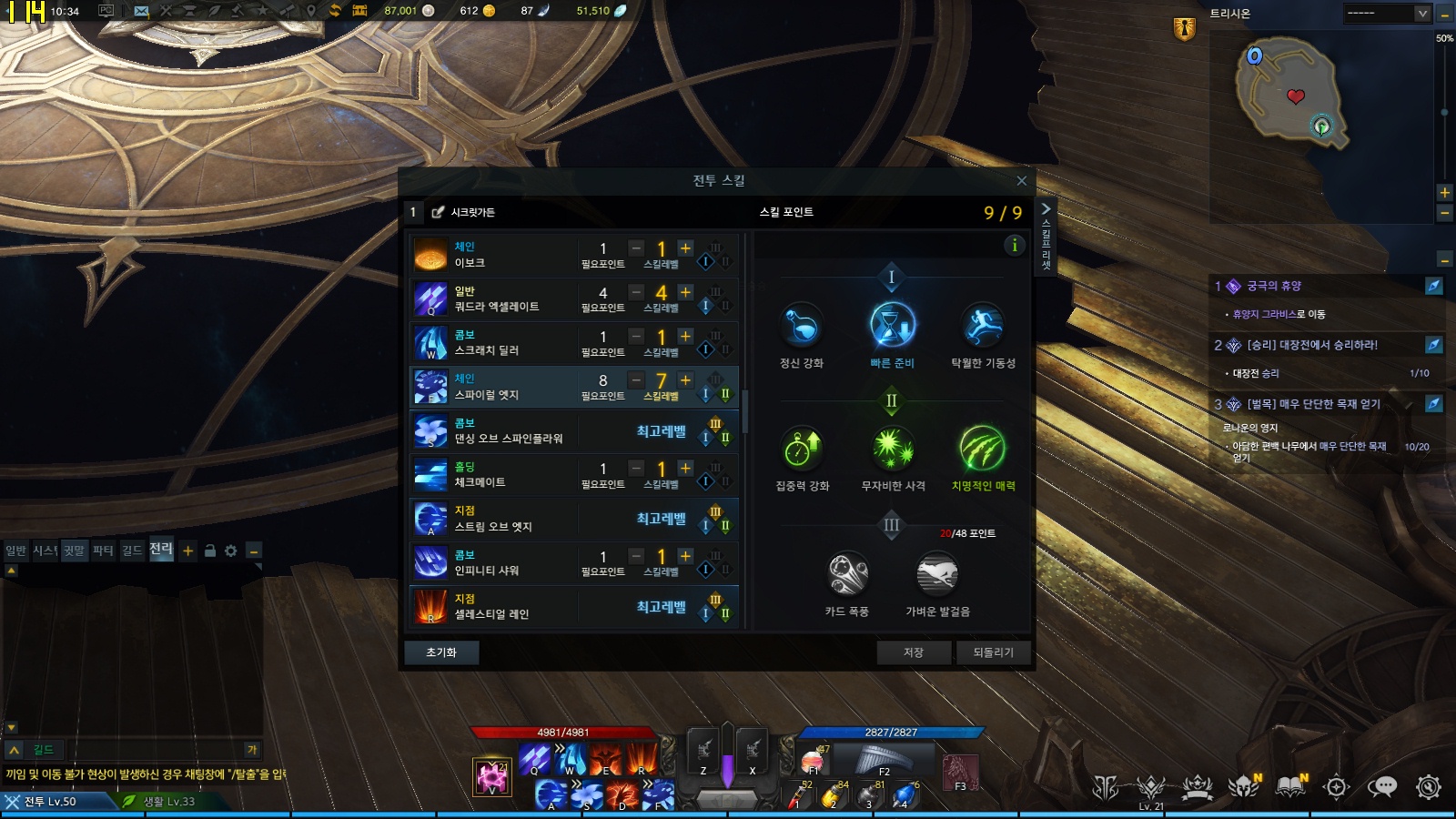Image resolution: width=1456 pixels, height=819 pixels.
Task: Open the skill info button
Action: pos(1014,245)
